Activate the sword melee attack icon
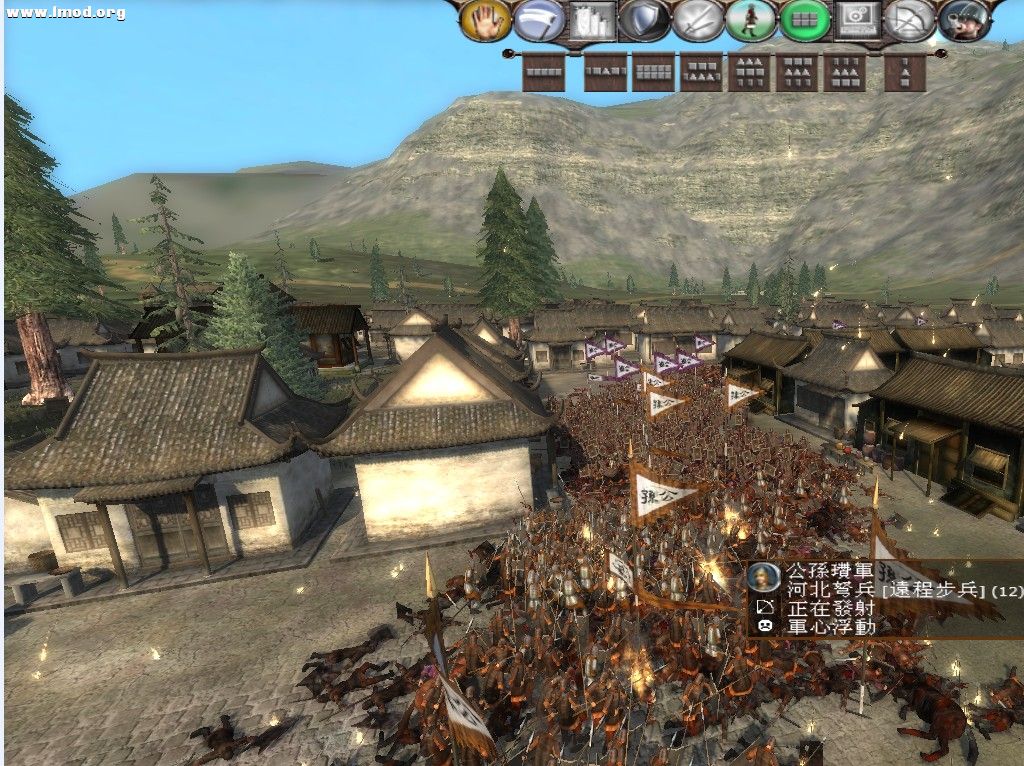Image resolution: width=1024 pixels, height=766 pixels. tap(697, 21)
